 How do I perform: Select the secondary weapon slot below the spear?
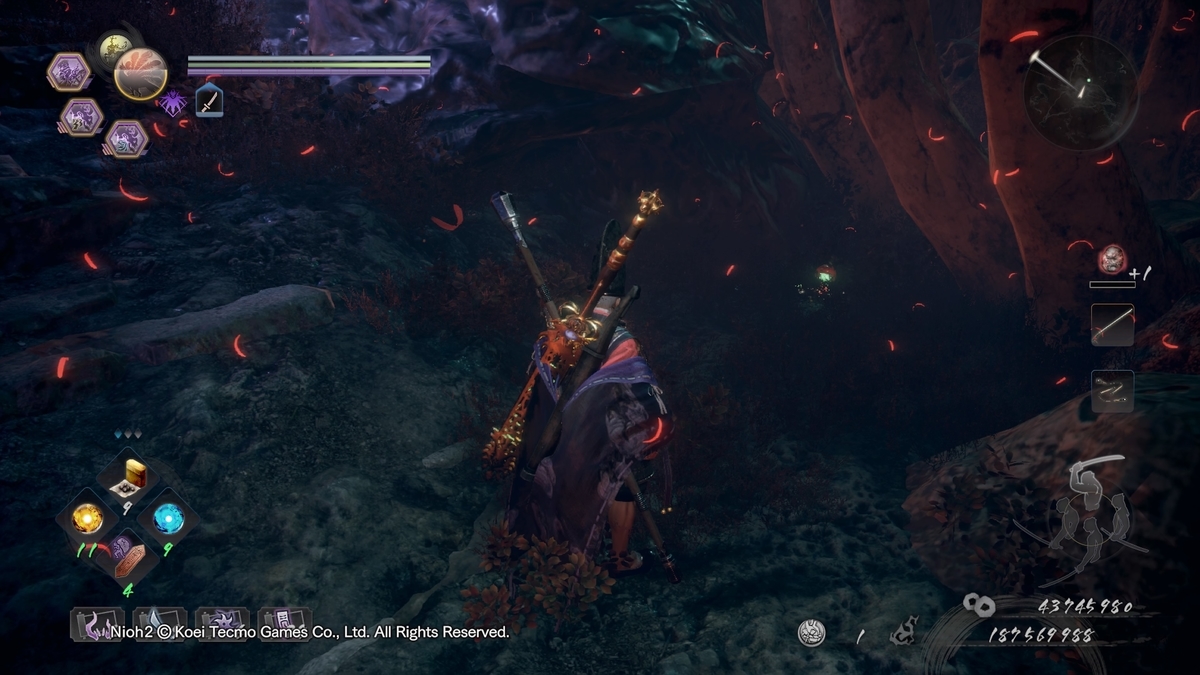[1112, 391]
